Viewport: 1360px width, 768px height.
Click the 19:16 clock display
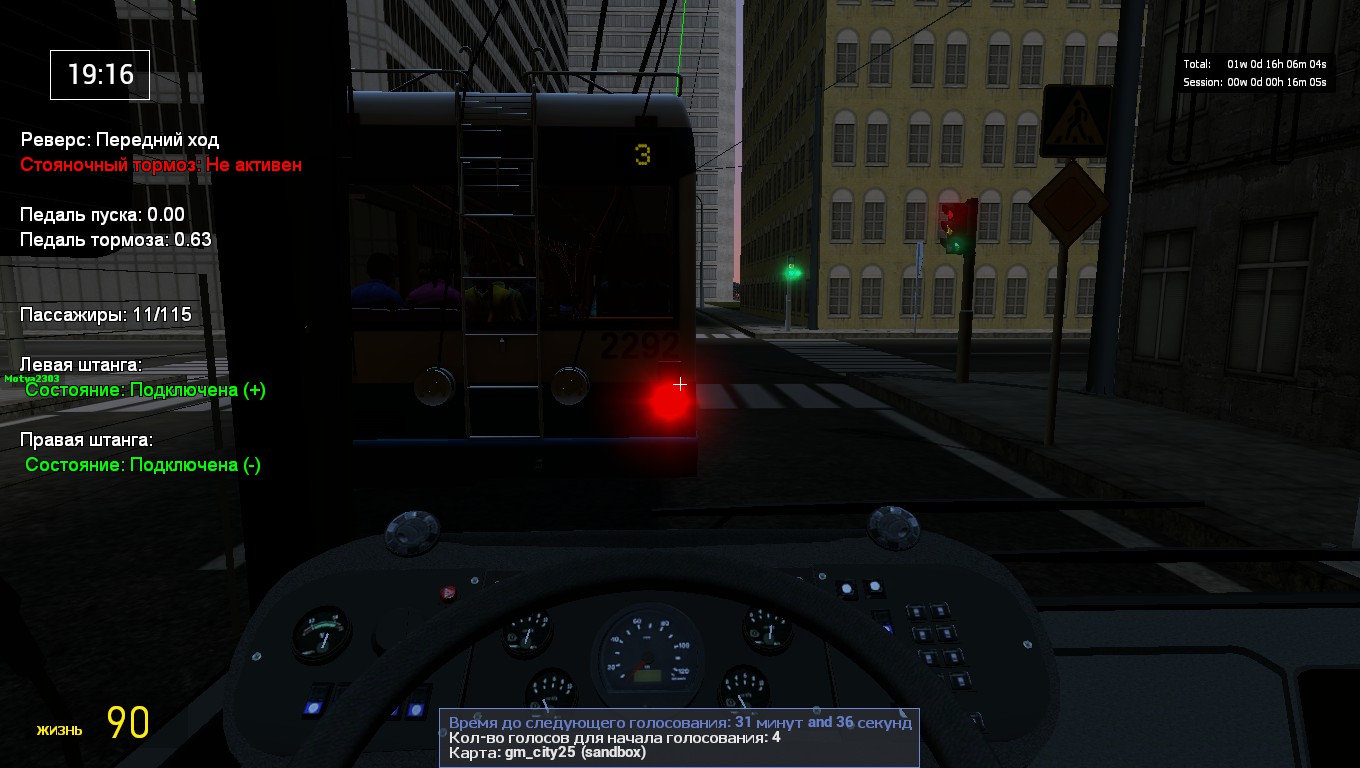tap(99, 75)
